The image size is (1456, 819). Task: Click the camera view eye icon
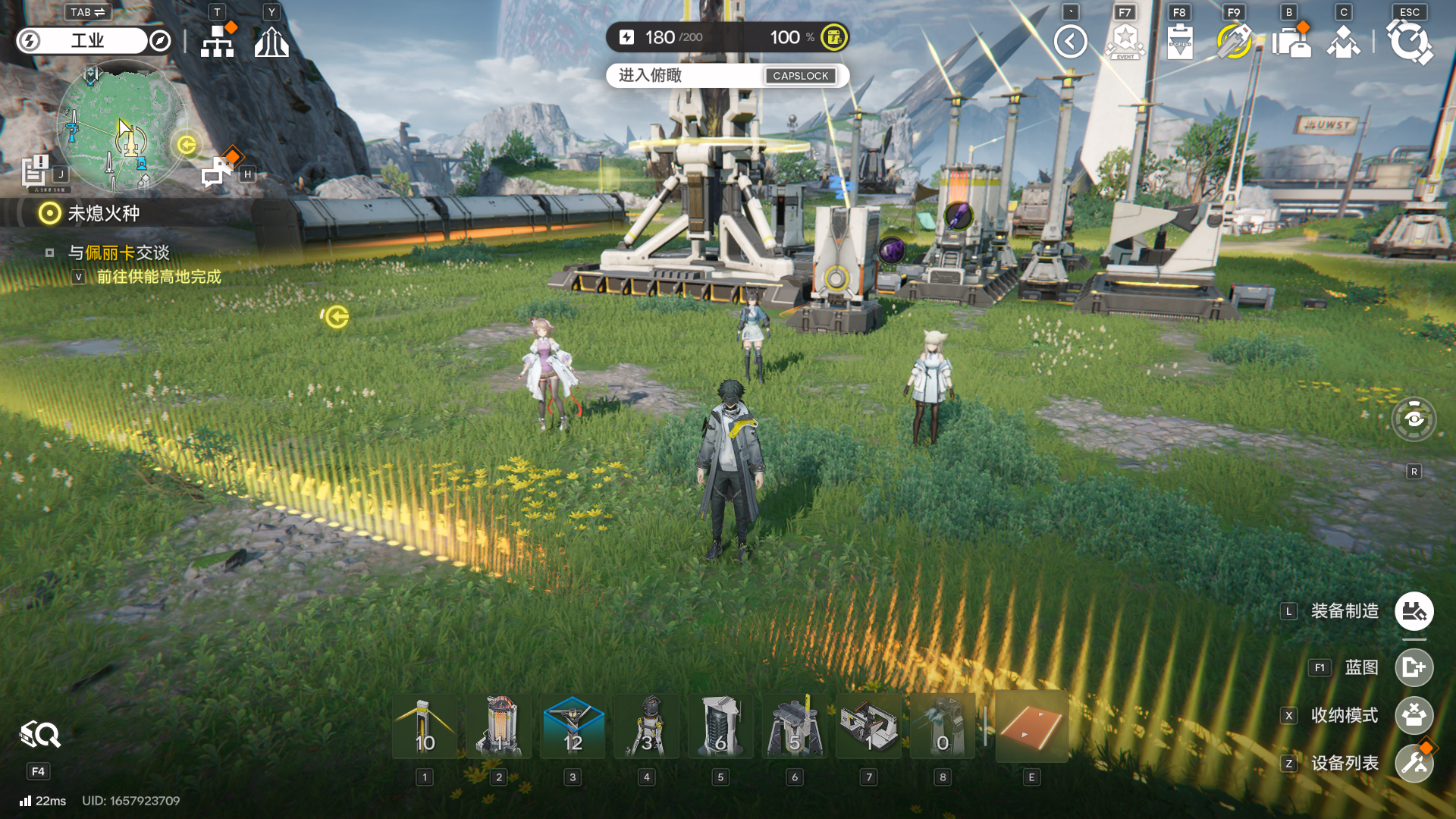1414,419
